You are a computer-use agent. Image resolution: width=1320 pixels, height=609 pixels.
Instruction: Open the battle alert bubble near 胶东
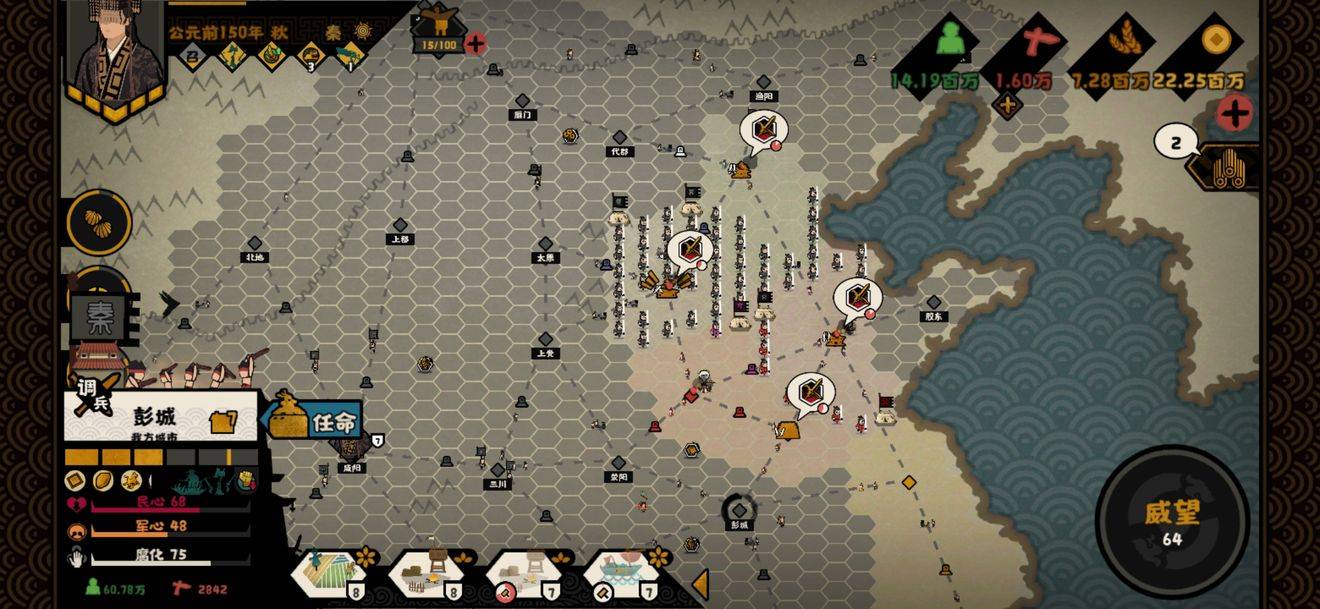click(857, 297)
